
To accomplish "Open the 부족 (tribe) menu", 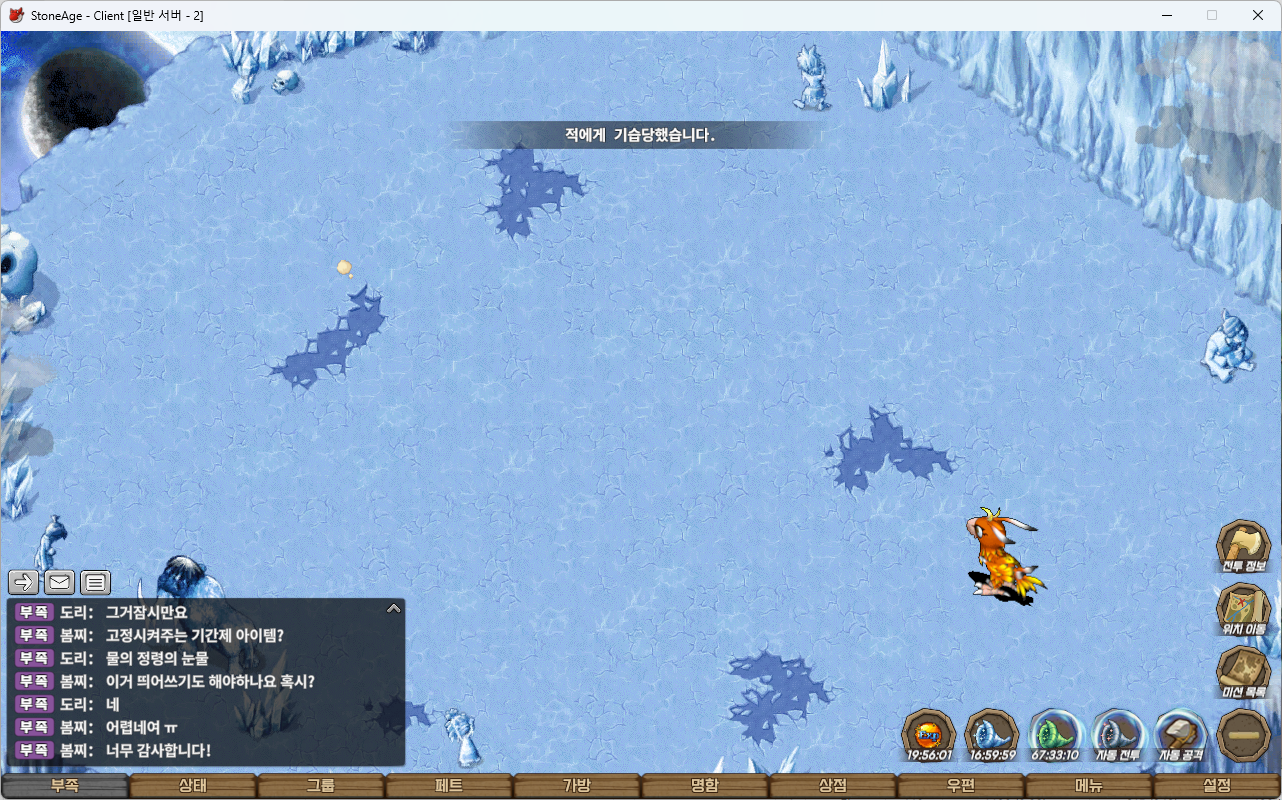I will pyautogui.click(x=65, y=786).
